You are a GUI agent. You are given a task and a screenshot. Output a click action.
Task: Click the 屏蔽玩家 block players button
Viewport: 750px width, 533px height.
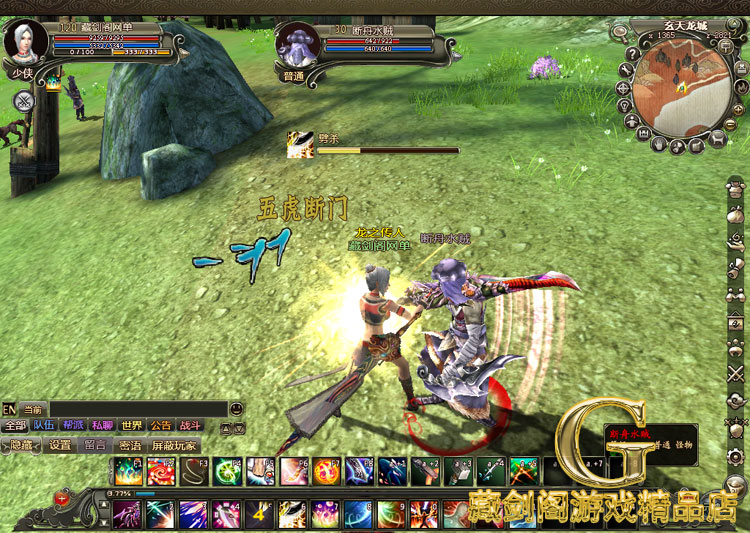click(174, 445)
